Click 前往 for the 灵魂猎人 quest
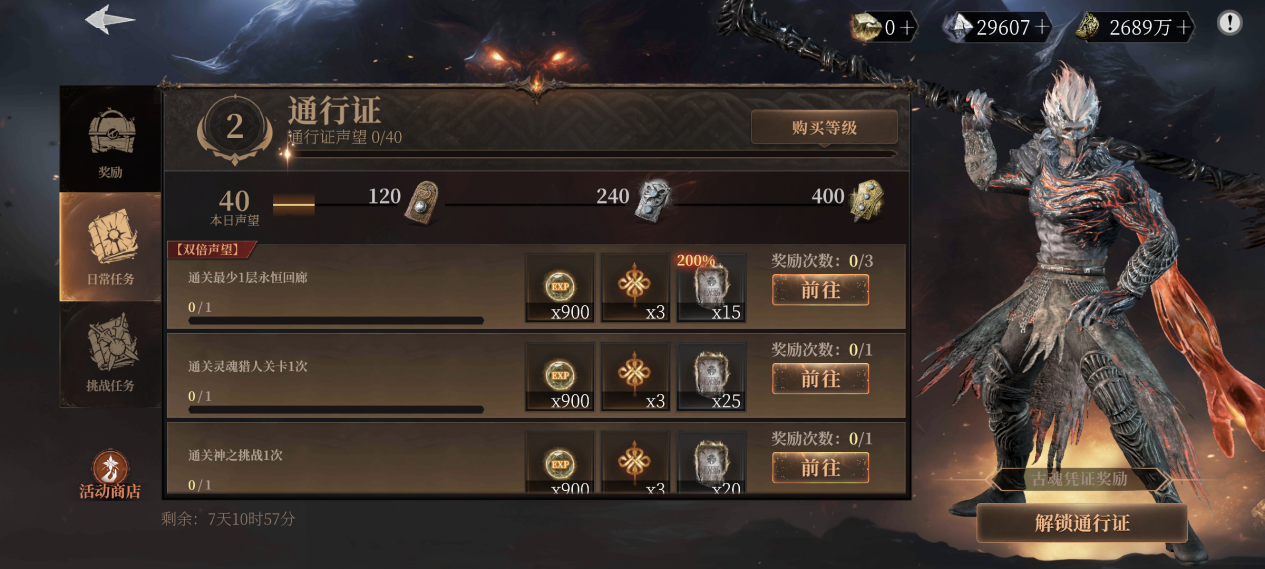 pos(820,379)
